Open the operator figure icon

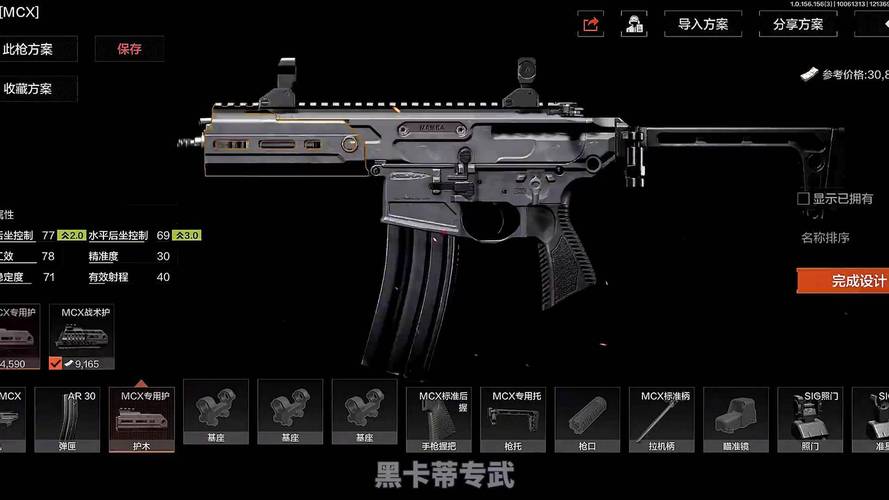tap(633, 24)
